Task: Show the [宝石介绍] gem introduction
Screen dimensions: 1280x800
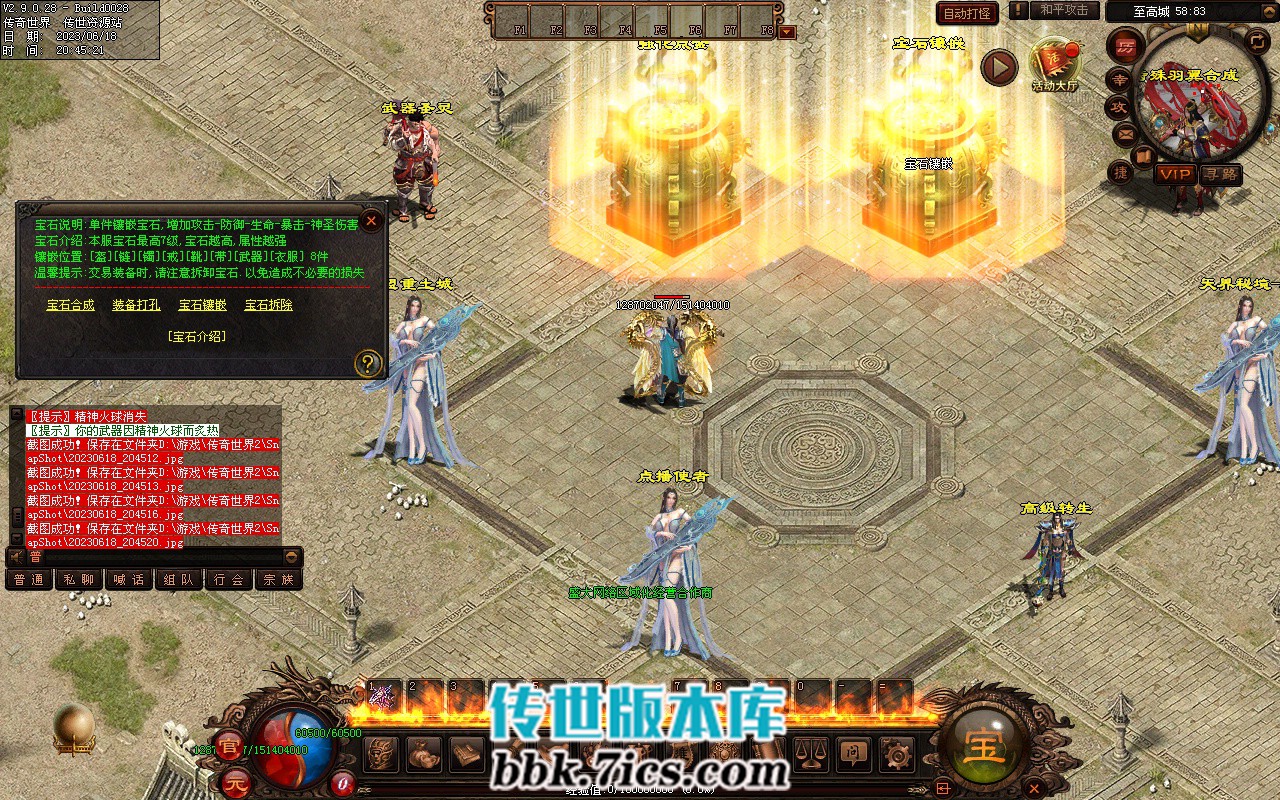Action: pos(197,337)
